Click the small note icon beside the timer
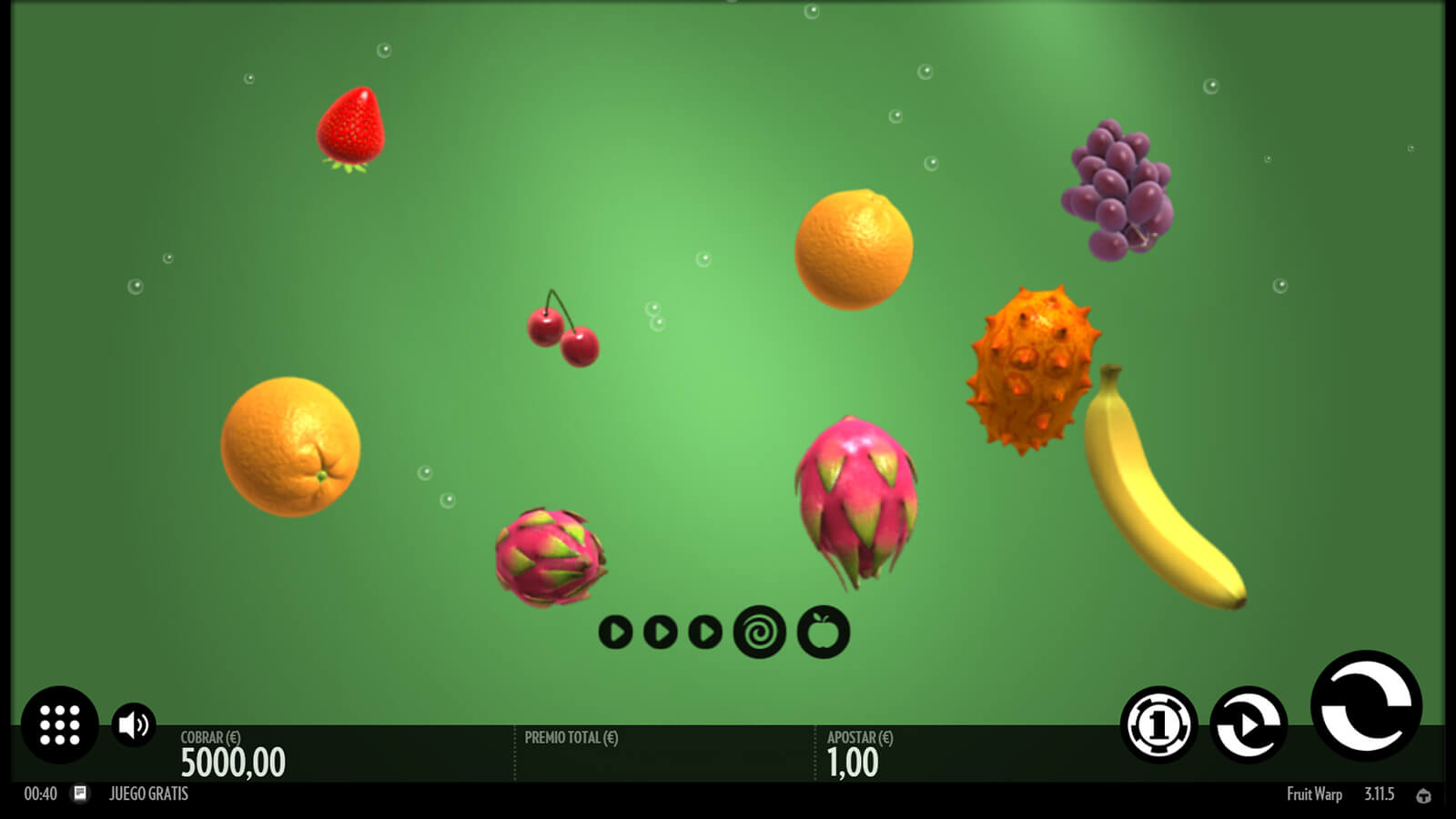1456x819 pixels. click(x=80, y=794)
